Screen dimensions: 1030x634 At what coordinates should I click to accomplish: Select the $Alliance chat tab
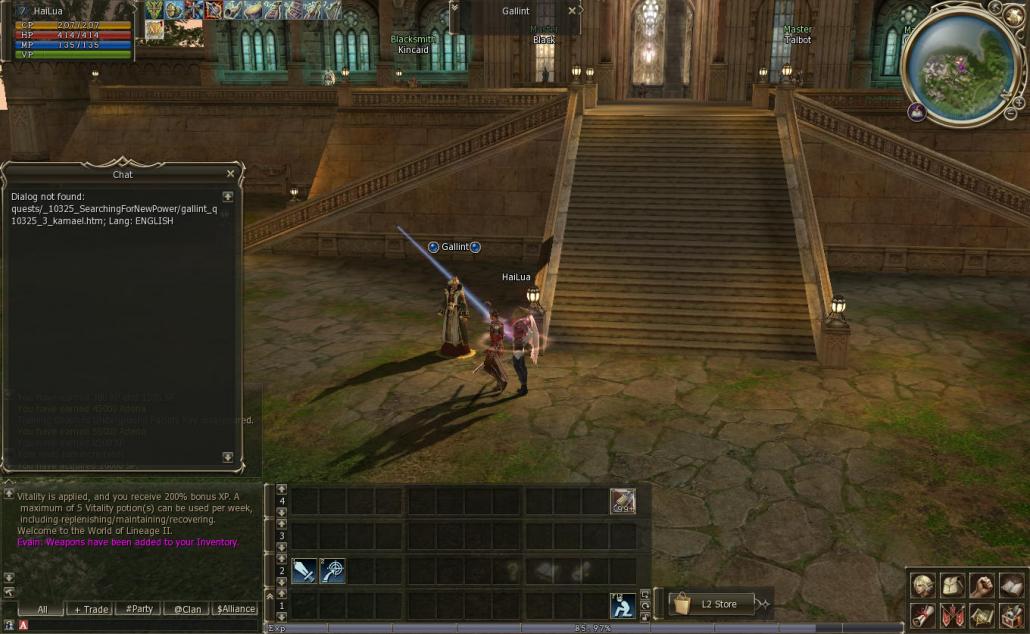(236, 609)
